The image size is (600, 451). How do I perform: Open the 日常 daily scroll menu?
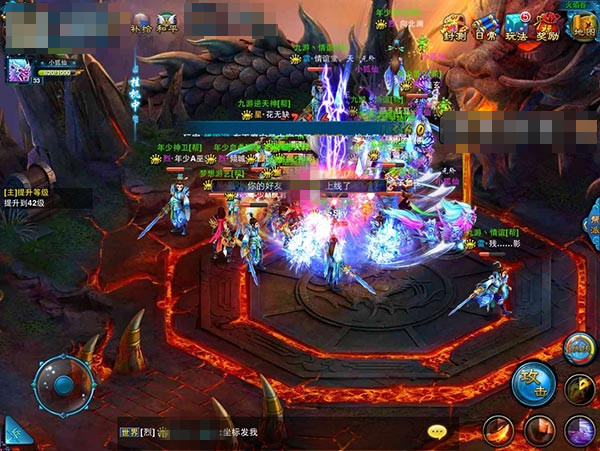coord(485,27)
